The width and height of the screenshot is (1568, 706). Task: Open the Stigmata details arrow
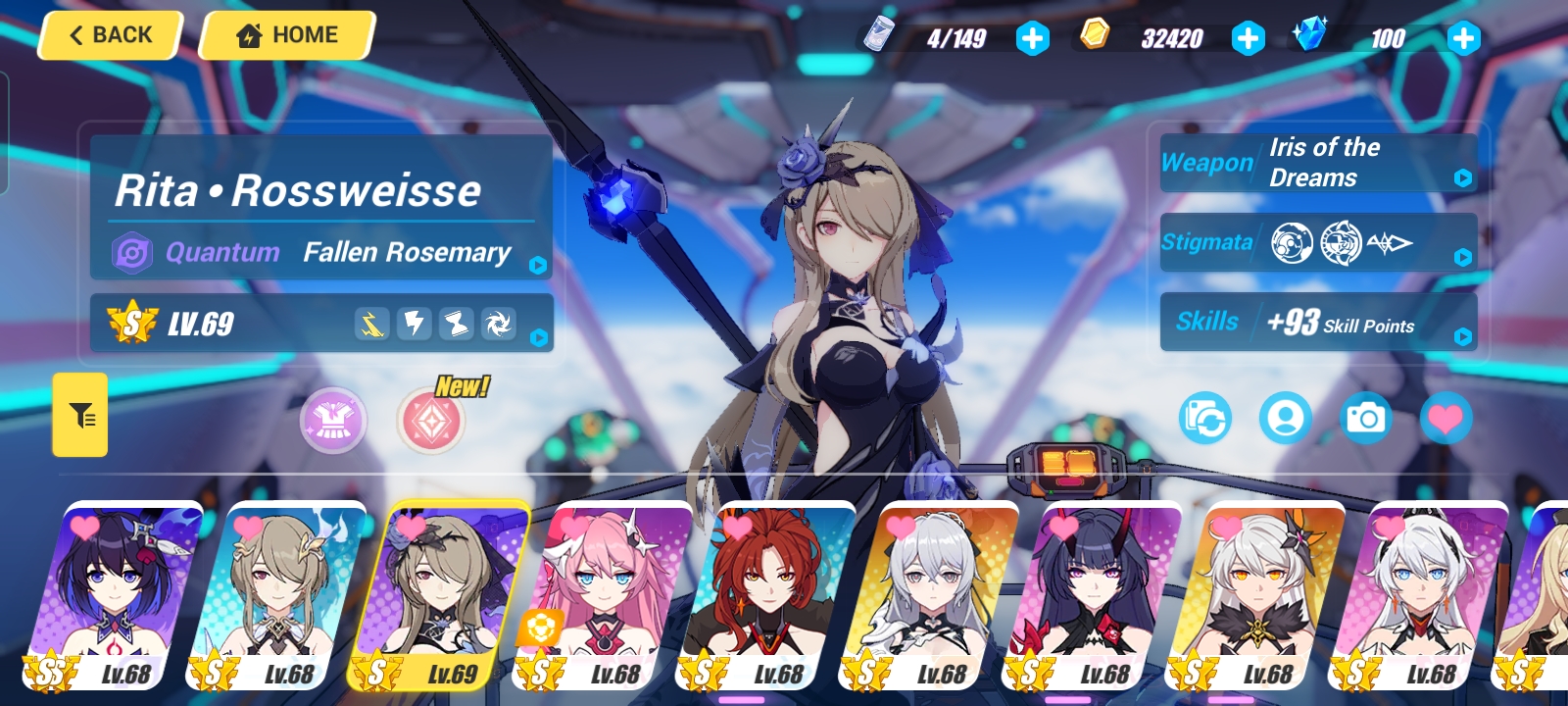pos(1464,256)
